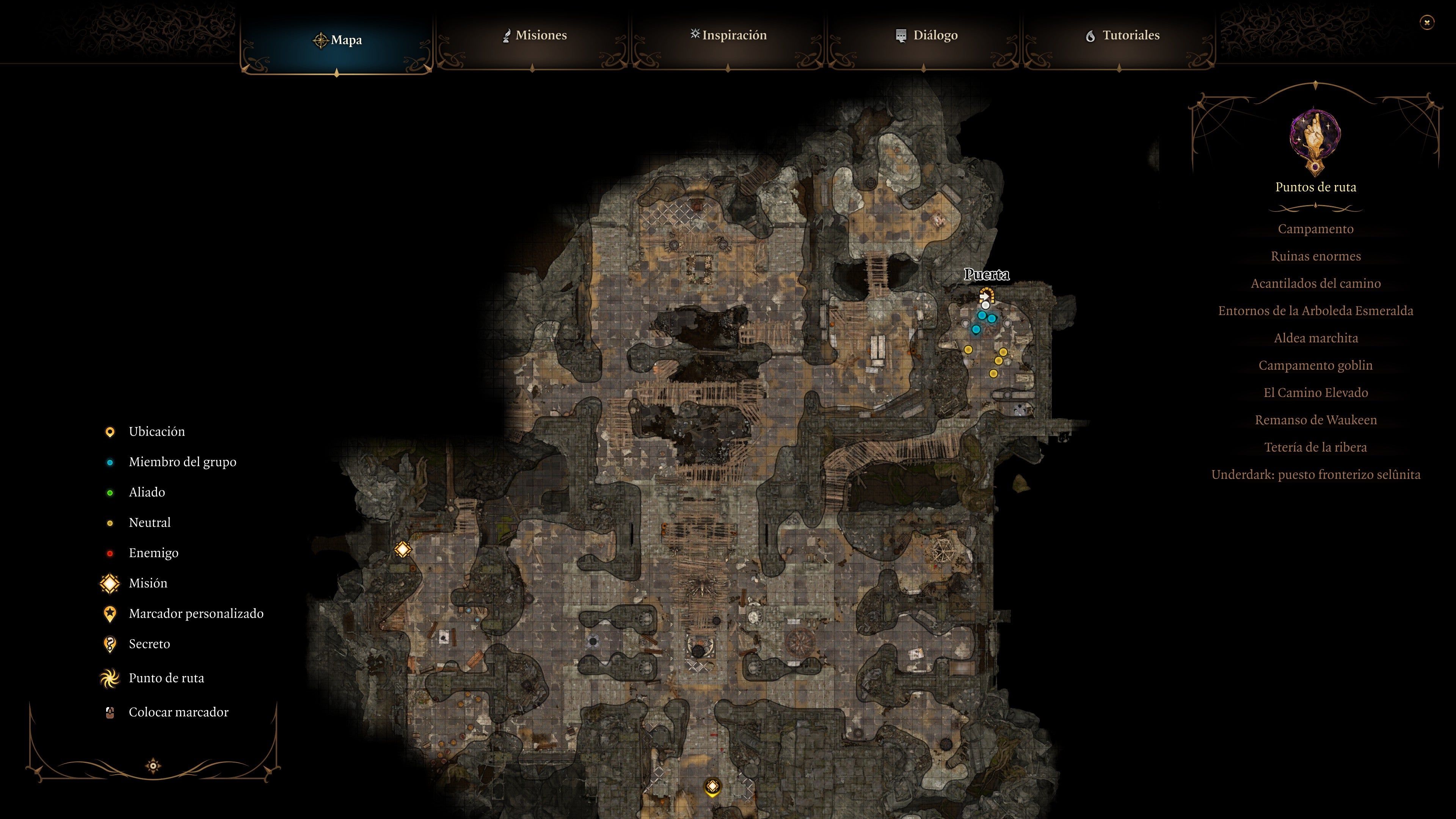The width and height of the screenshot is (1456, 819).
Task: Click the Punto de ruta legend icon
Action: pos(110,678)
